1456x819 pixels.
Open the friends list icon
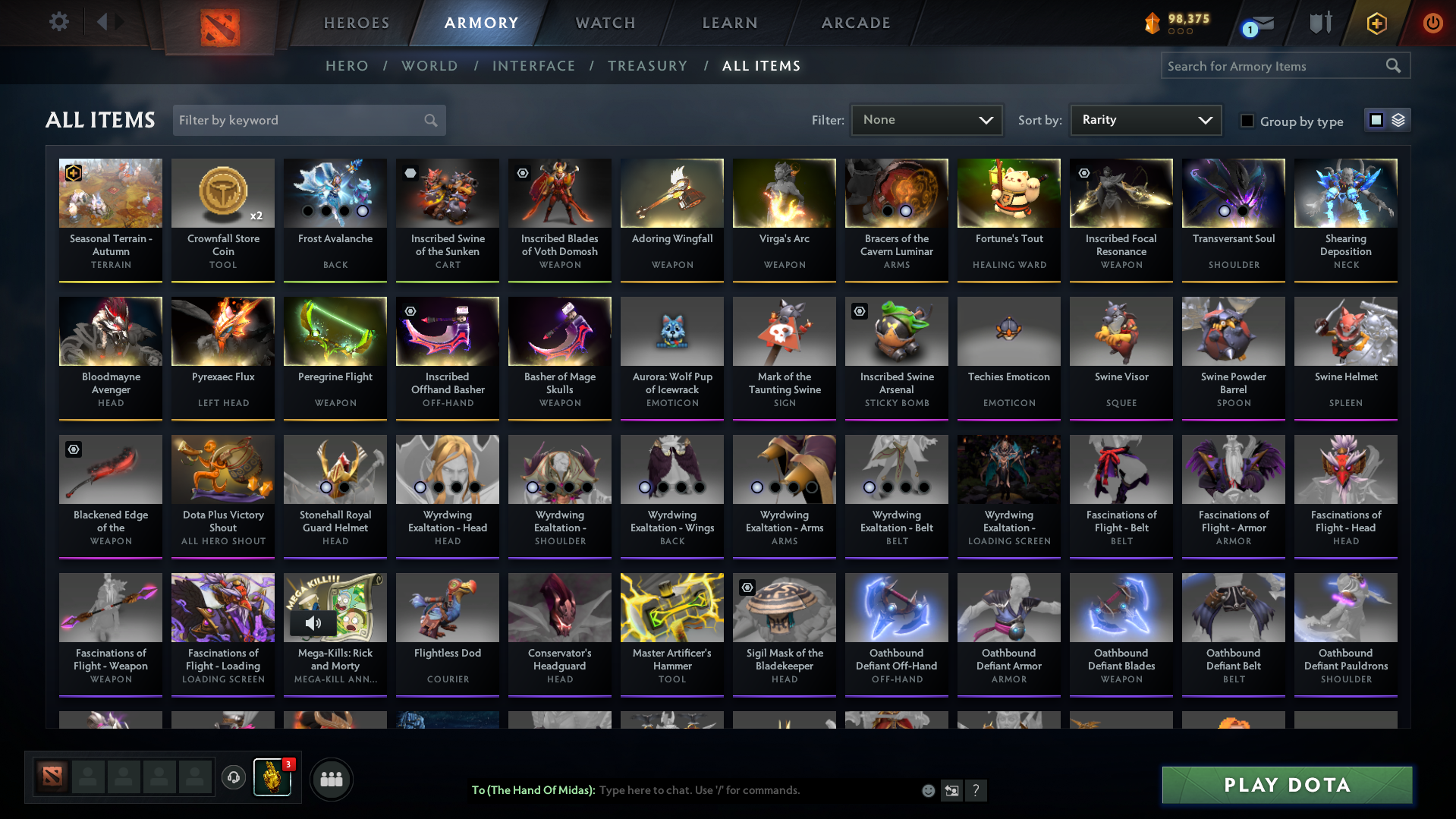click(x=331, y=778)
